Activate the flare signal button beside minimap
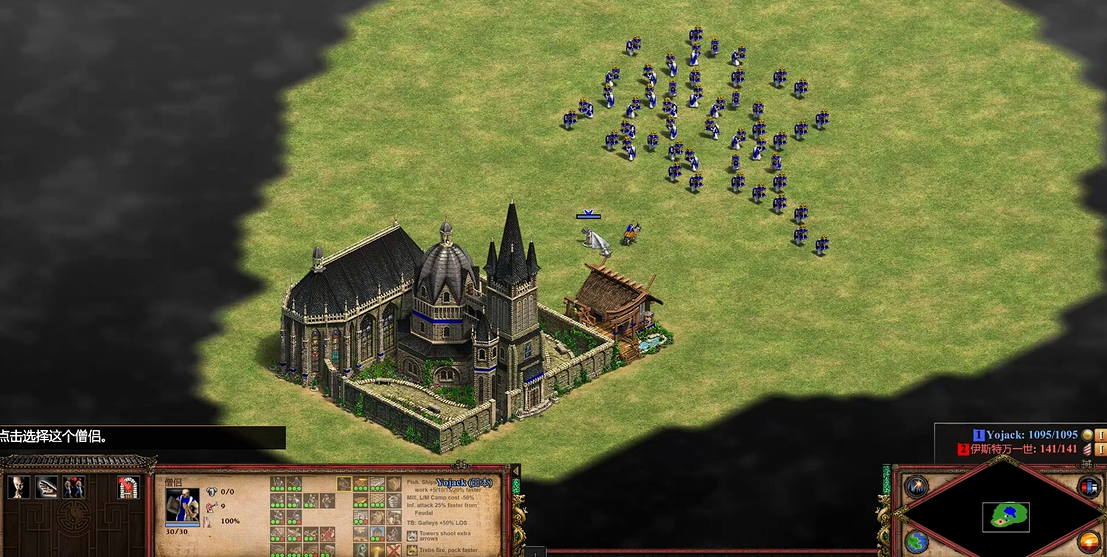Image resolution: width=1107 pixels, height=557 pixels. pyautogui.click(x=915, y=487)
